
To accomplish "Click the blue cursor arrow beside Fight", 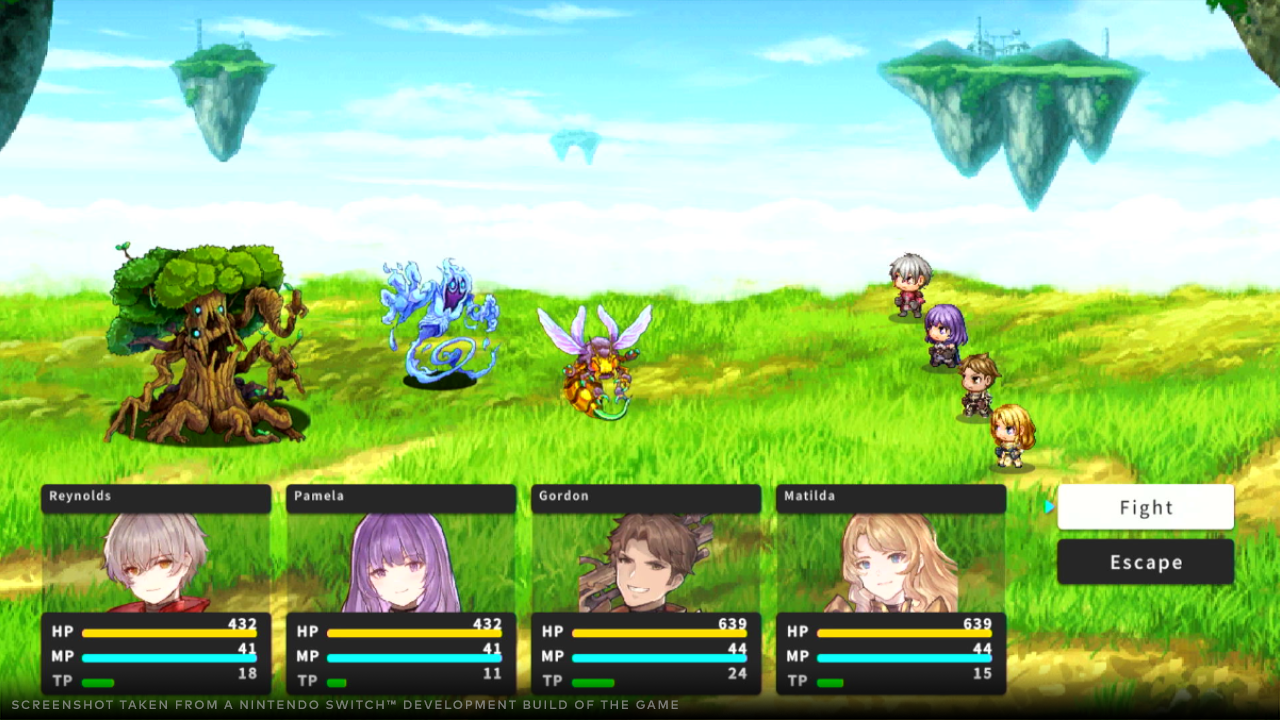I will [x=1049, y=507].
